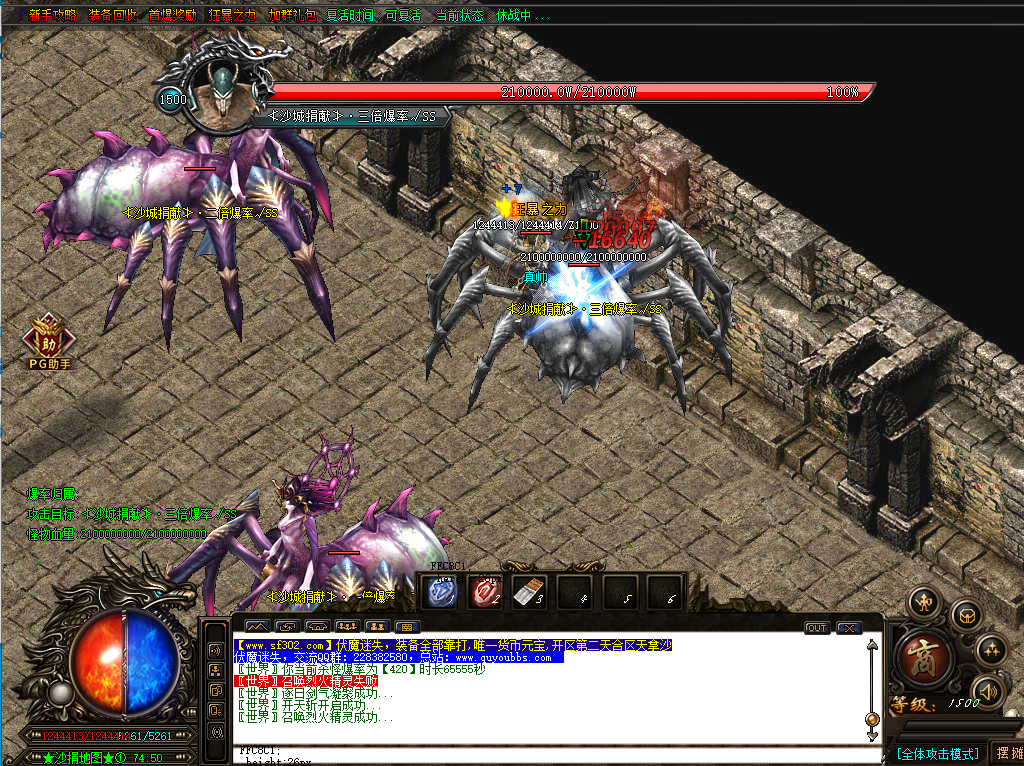Screen dimensions: 1024x766
Task: Open the 摆摊 stall button
Action: tap(1007, 753)
